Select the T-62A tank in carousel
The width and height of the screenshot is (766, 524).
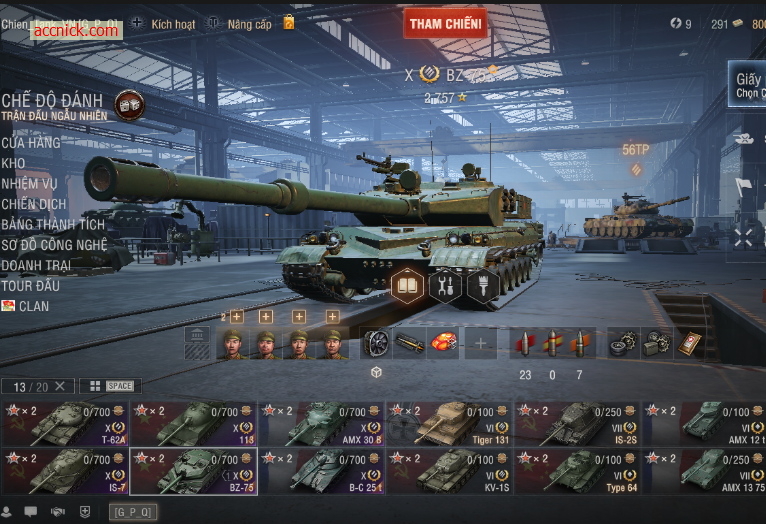[x=64, y=423]
